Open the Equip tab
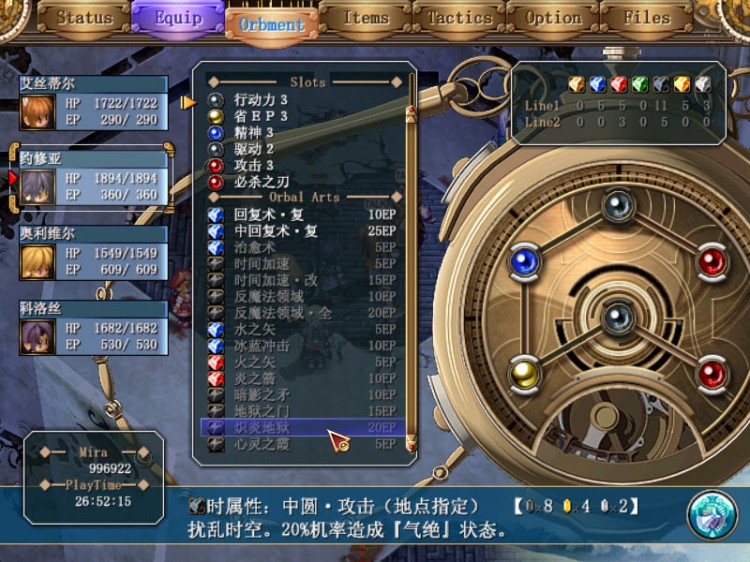 (177, 18)
